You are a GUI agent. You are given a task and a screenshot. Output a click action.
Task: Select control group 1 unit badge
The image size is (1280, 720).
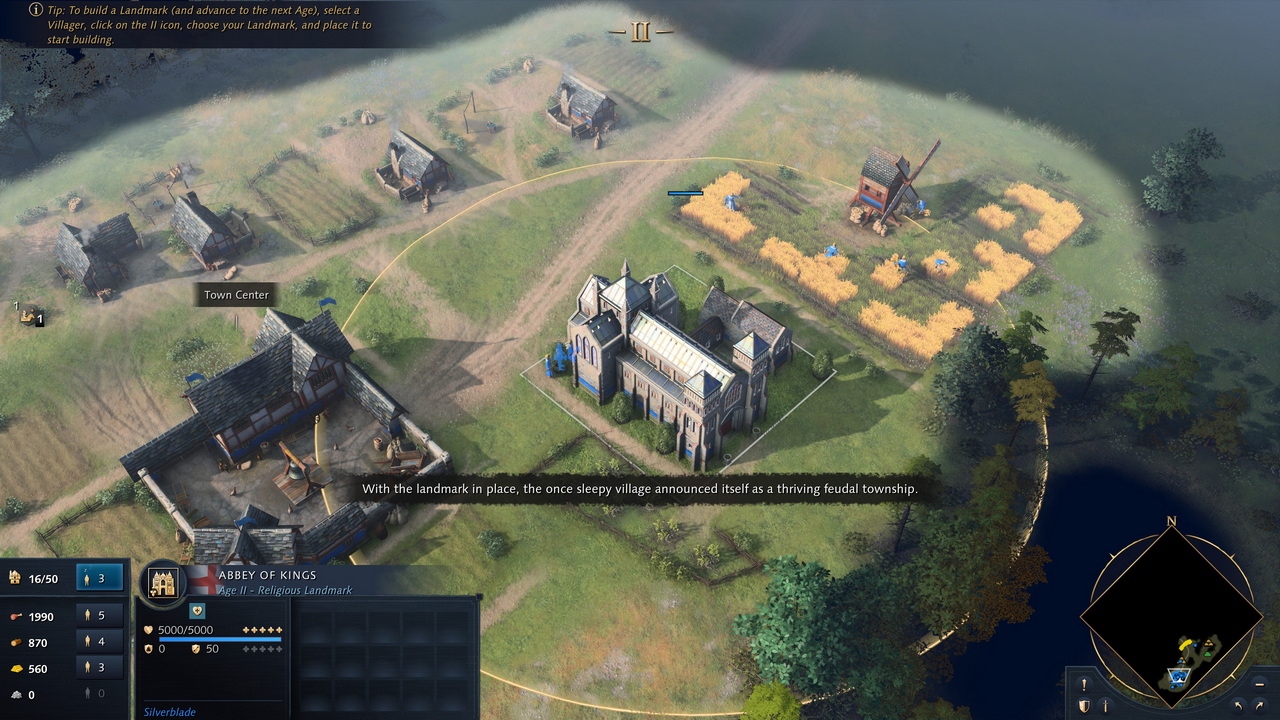tap(30, 316)
